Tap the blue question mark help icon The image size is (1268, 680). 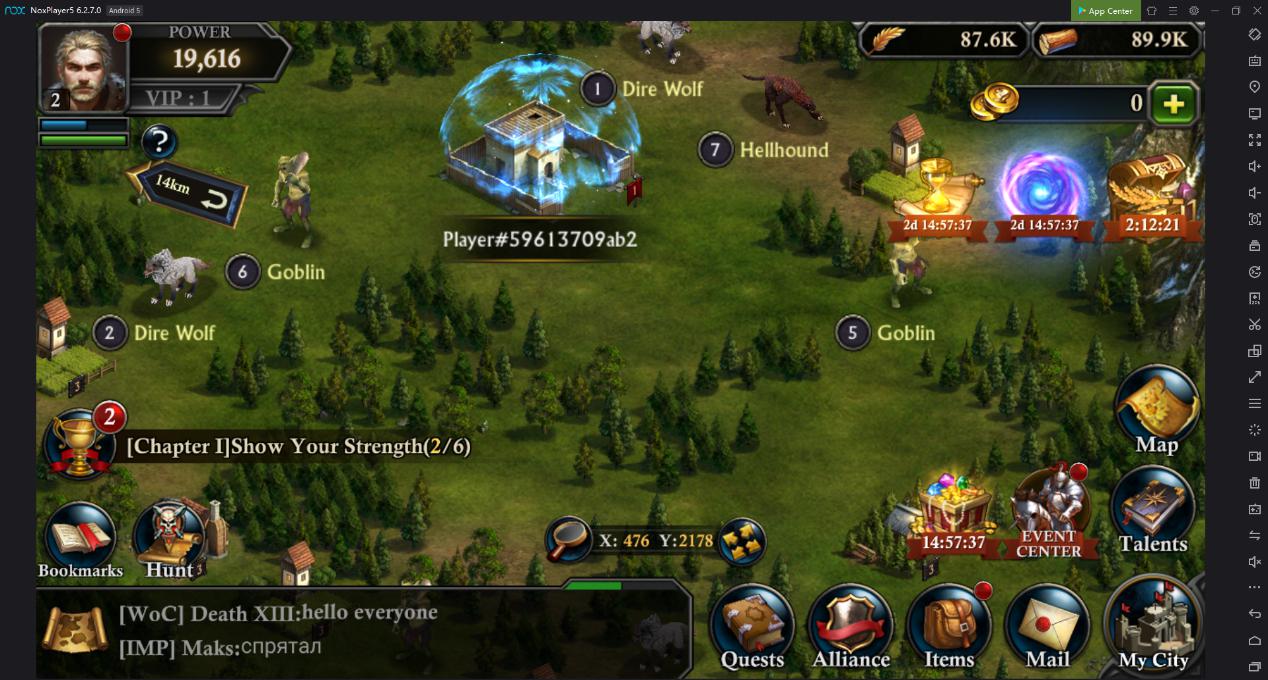click(159, 143)
